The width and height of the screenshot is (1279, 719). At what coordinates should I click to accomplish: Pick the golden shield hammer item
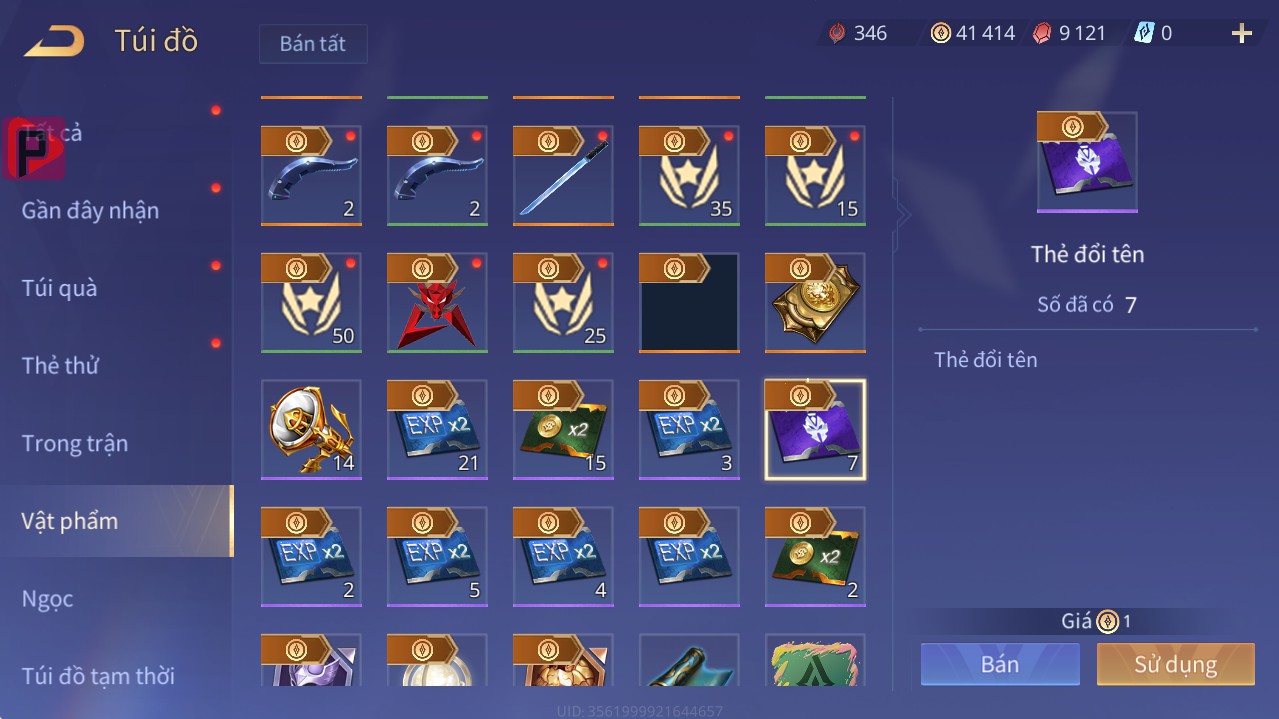[x=311, y=430]
